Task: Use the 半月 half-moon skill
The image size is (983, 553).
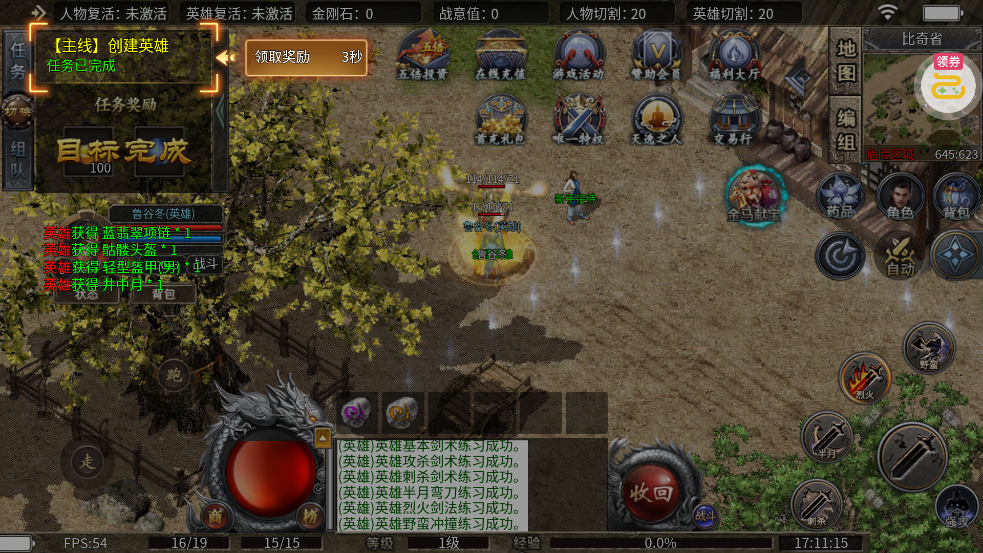Action: (x=826, y=436)
